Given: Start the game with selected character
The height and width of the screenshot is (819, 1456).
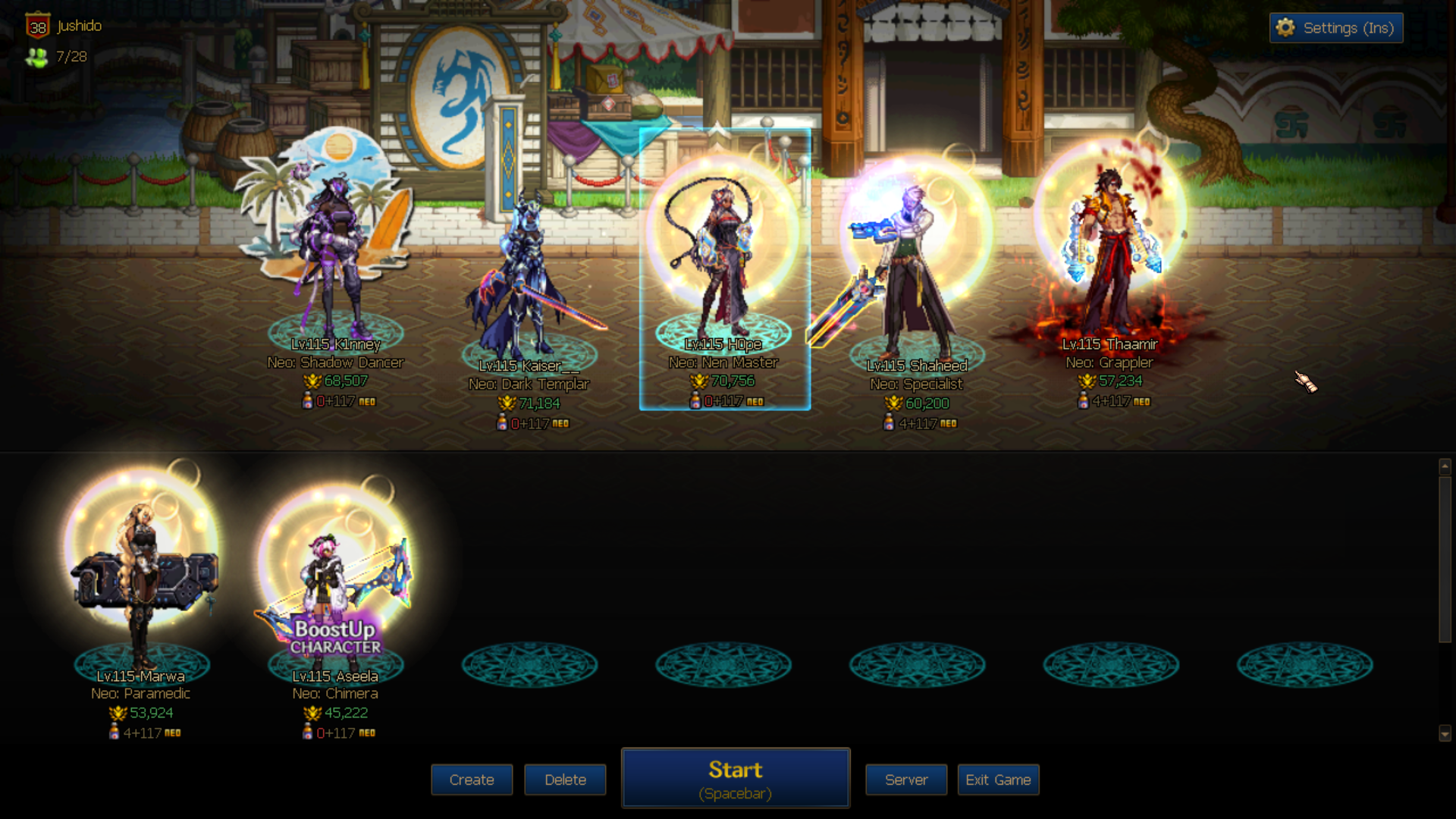Looking at the screenshot, I should tap(736, 778).
